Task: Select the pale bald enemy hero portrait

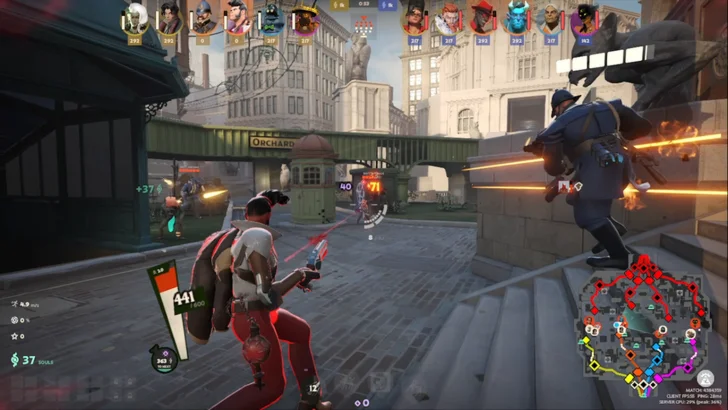Action: pos(550,18)
